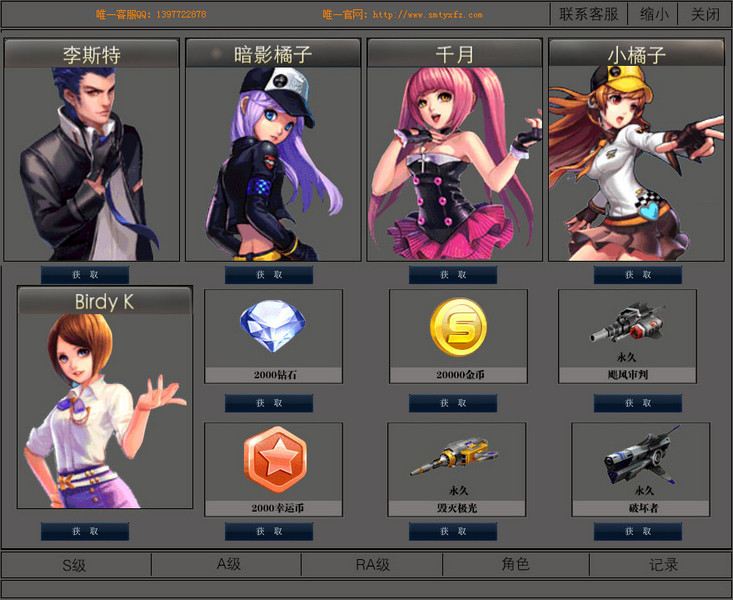Claim the Birdy K character

click(85, 531)
